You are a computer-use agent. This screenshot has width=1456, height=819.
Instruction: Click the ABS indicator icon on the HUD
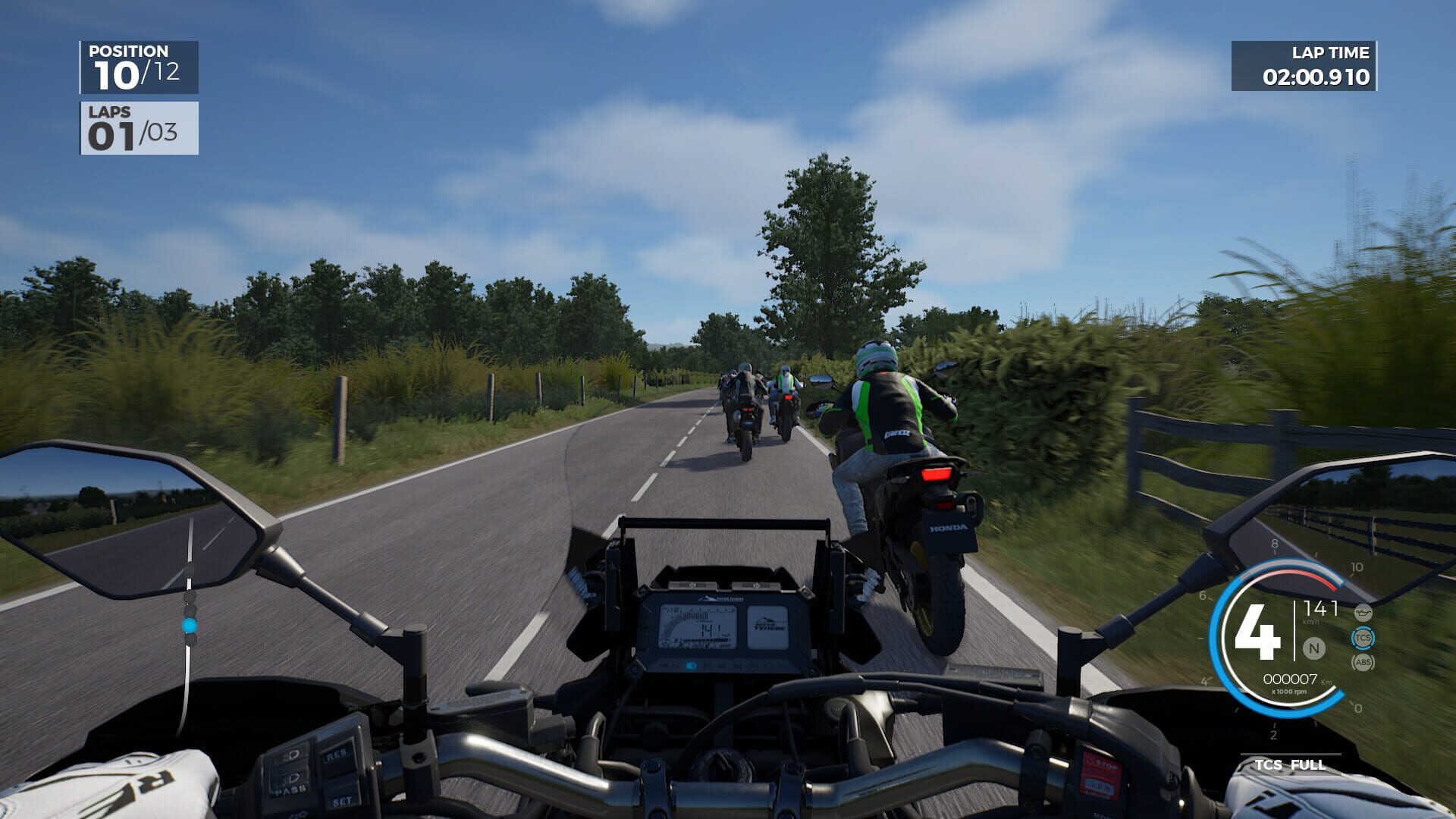pyautogui.click(x=1363, y=662)
